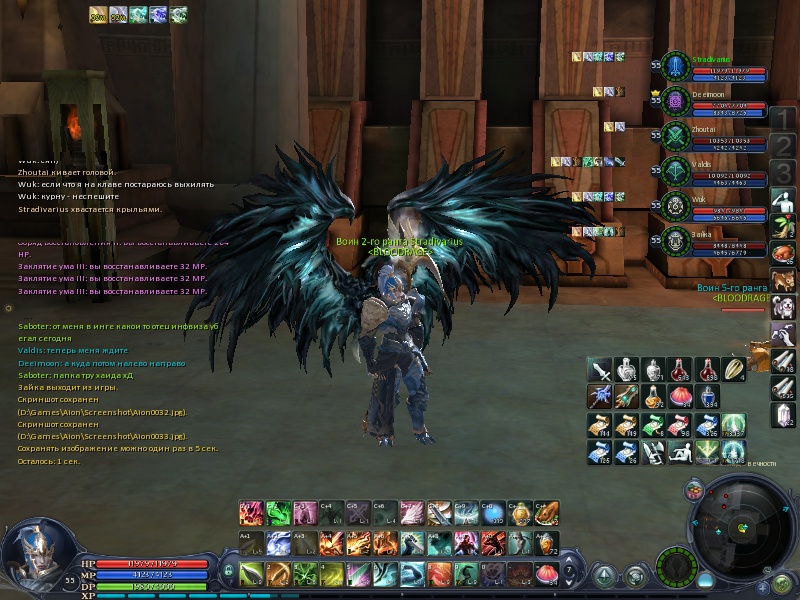Viewport: 800px width, 600px height.
Task: Use the horse-shaped pet icon on side bar
Action: pyautogui.click(x=784, y=280)
